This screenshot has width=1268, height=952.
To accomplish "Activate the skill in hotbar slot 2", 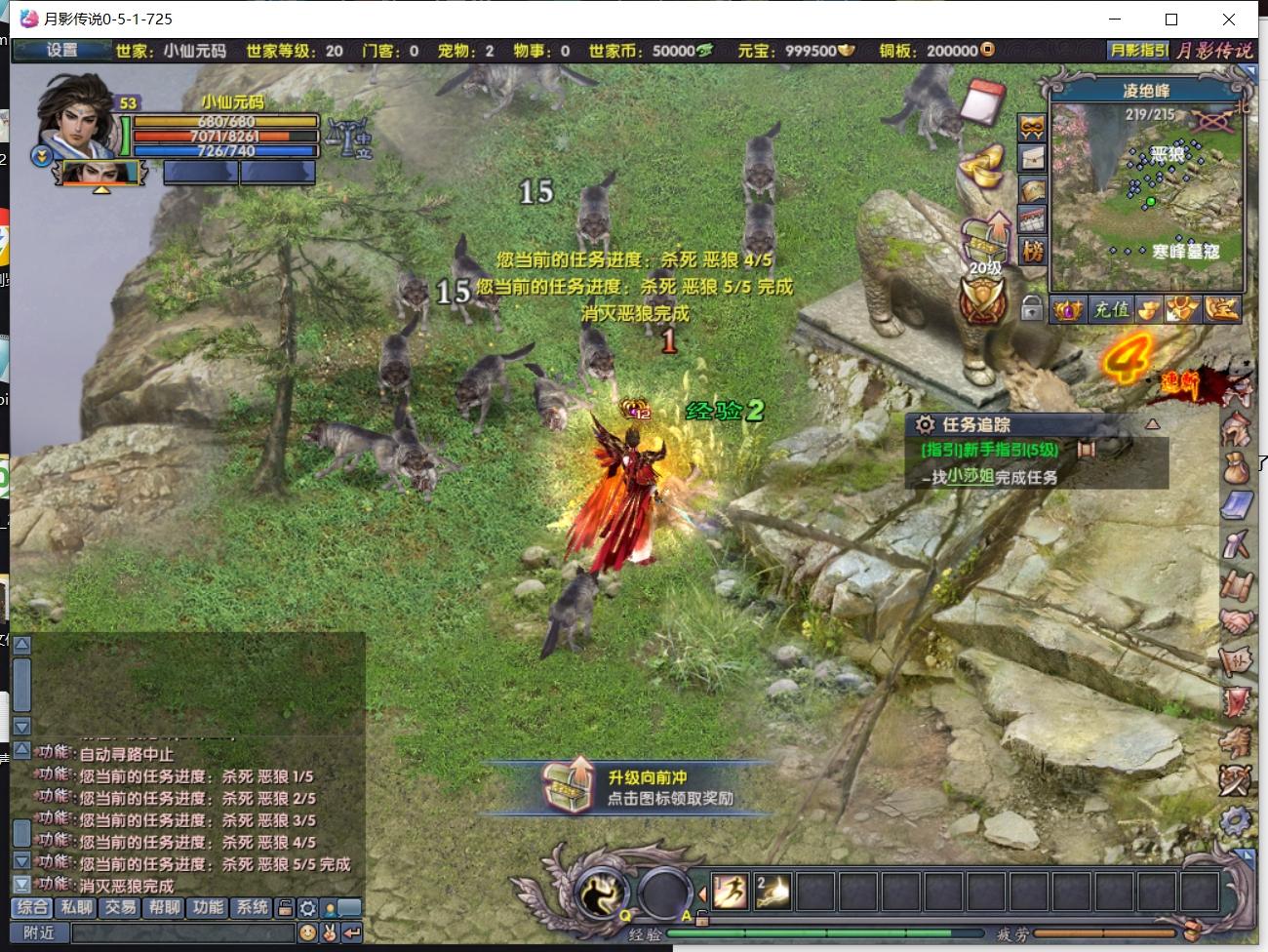I will pos(773,892).
